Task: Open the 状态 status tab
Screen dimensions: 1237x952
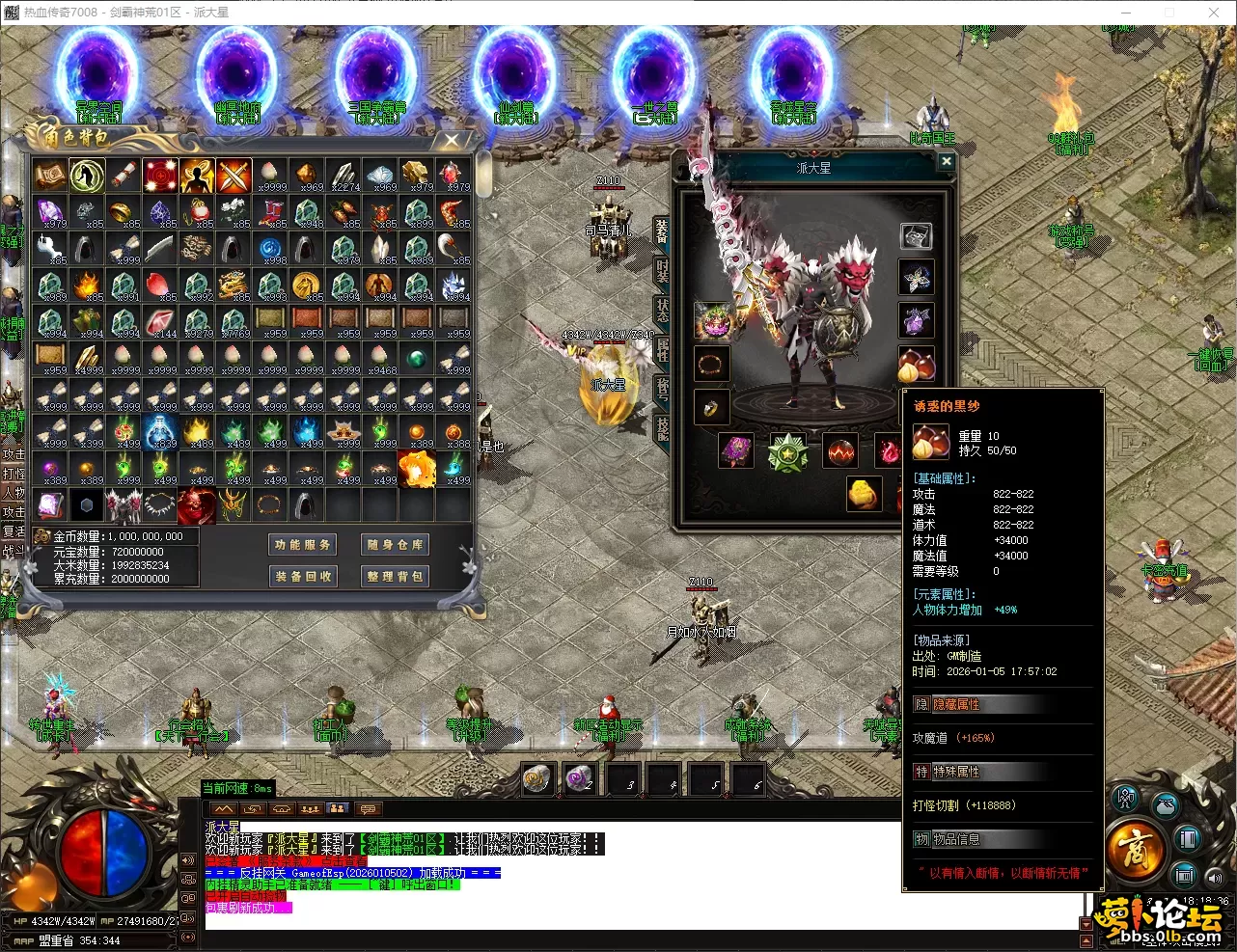Action: (662, 310)
